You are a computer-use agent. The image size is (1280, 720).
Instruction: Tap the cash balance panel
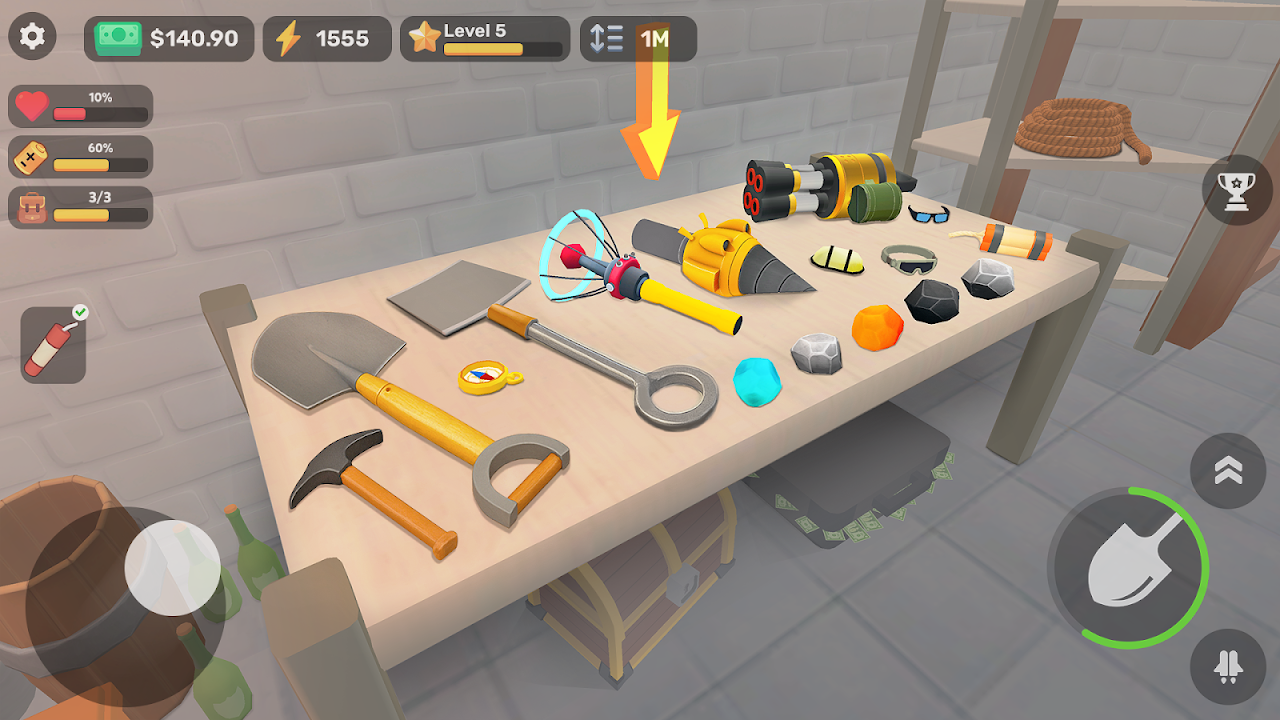pyautogui.click(x=169, y=39)
